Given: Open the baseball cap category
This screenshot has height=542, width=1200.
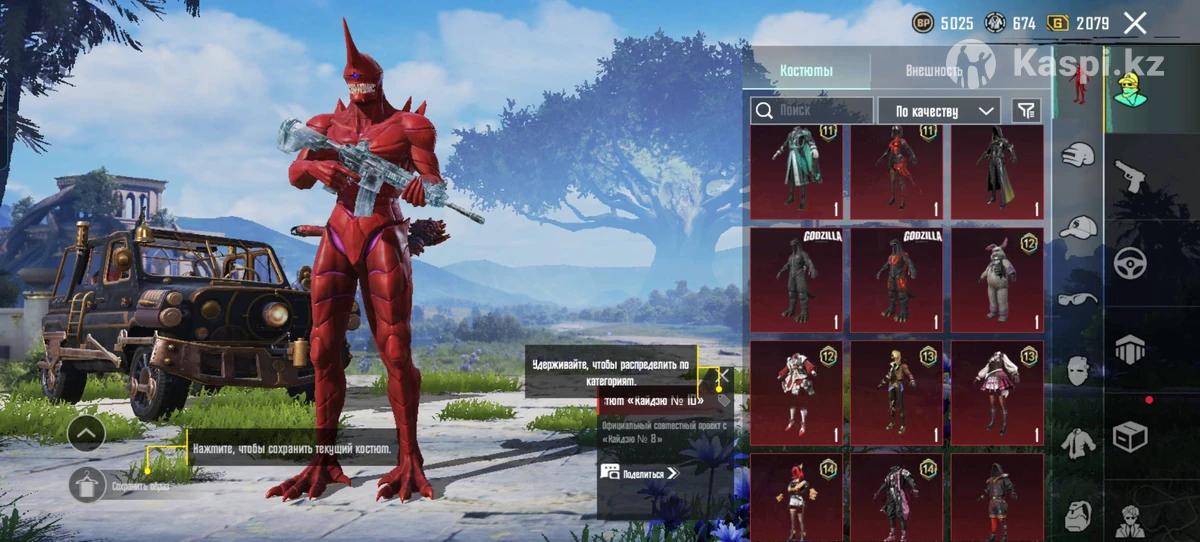Looking at the screenshot, I should click(x=1077, y=227).
